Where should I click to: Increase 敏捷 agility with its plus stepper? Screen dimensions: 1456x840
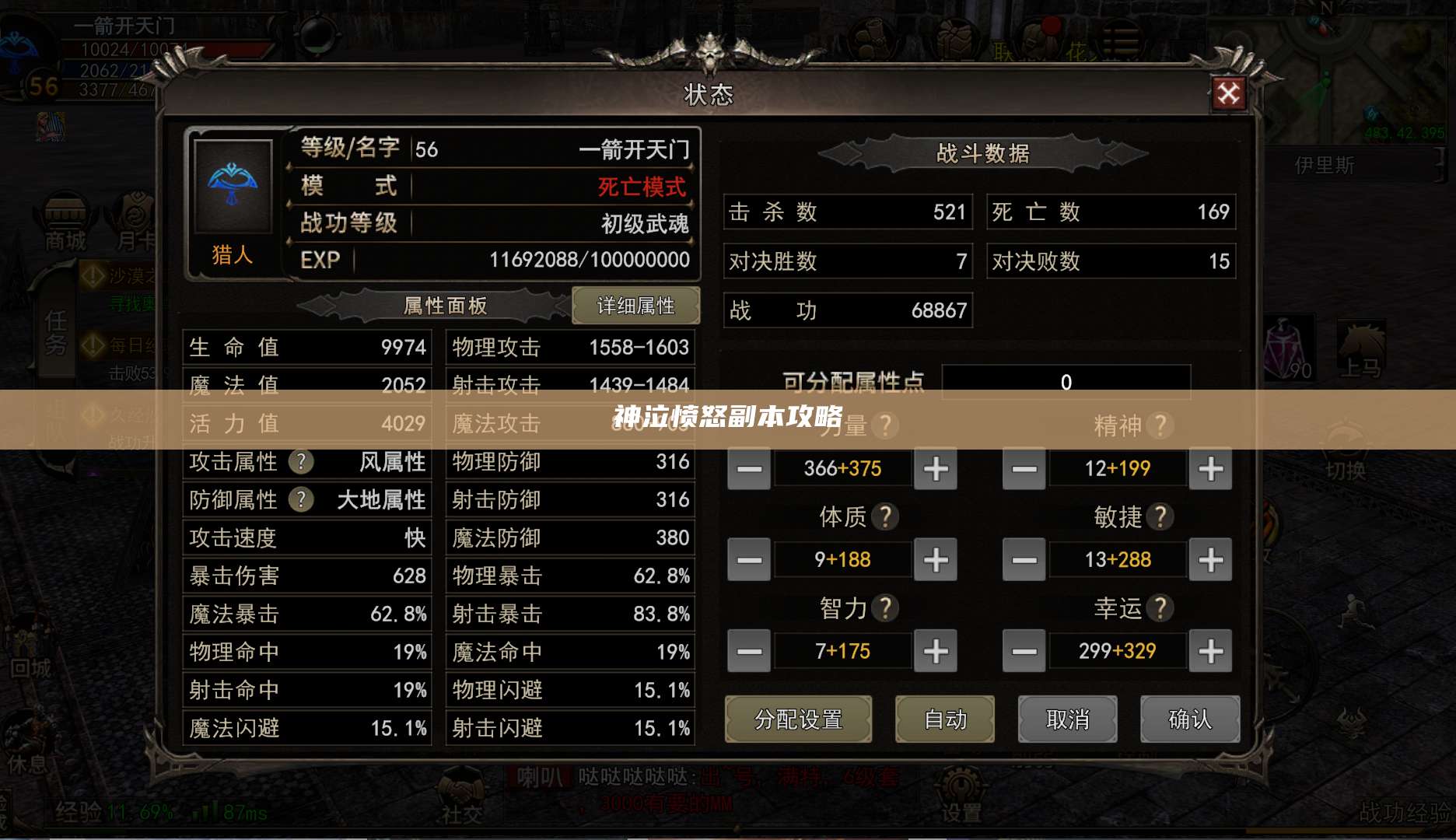1210,559
